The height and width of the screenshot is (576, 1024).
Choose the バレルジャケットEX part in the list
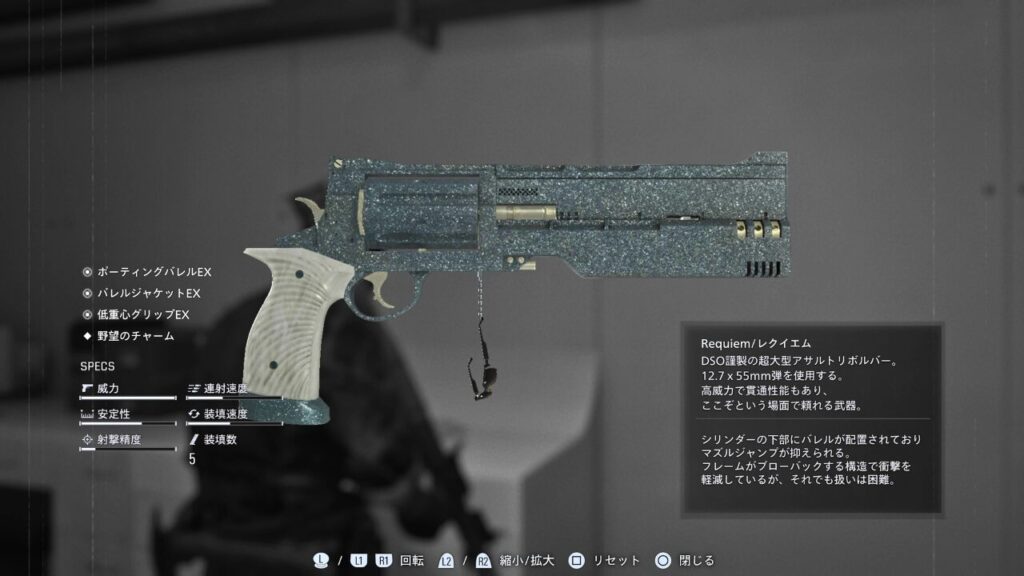pos(148,293)
